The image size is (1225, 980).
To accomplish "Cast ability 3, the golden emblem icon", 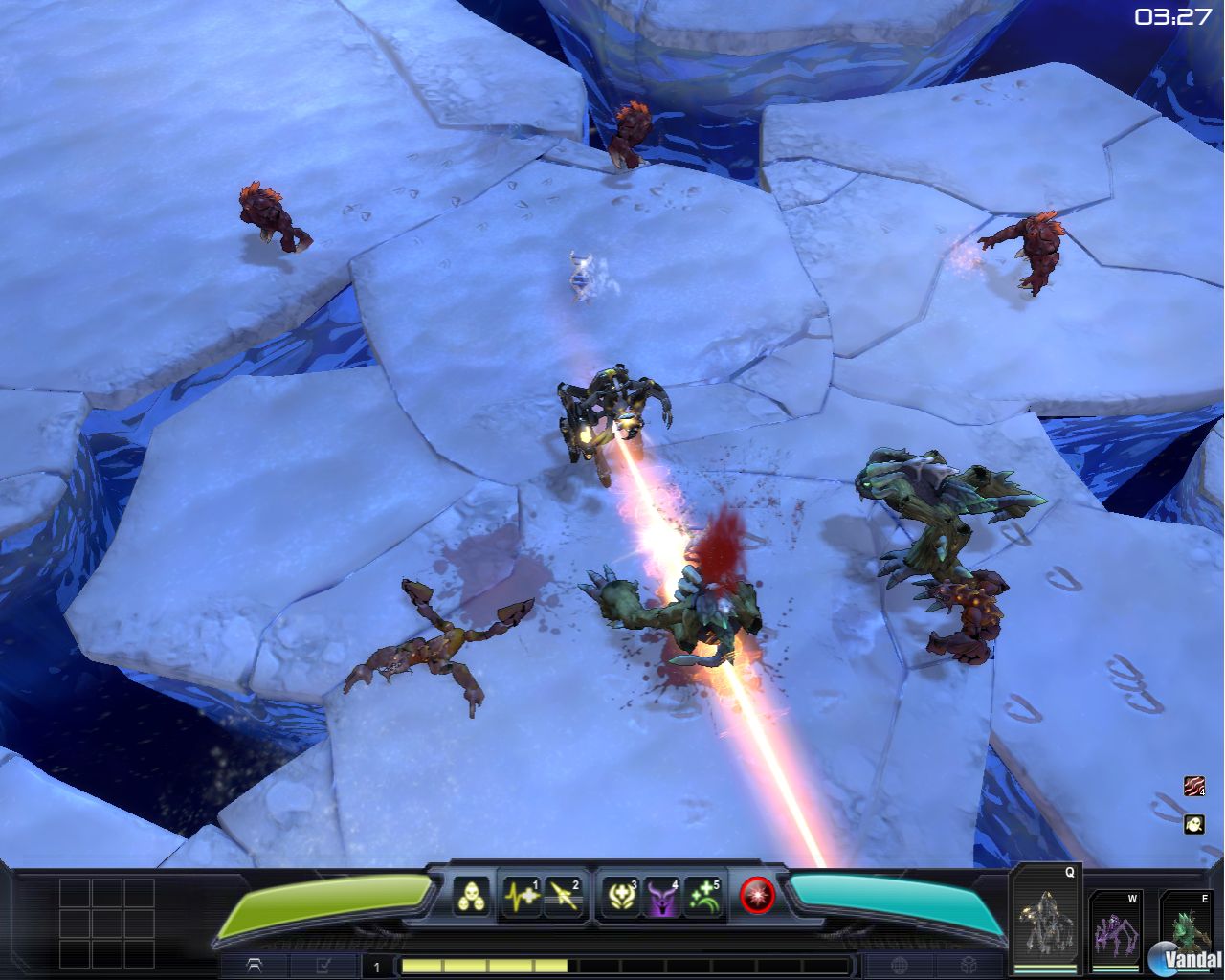I will (x=620, y=896).
